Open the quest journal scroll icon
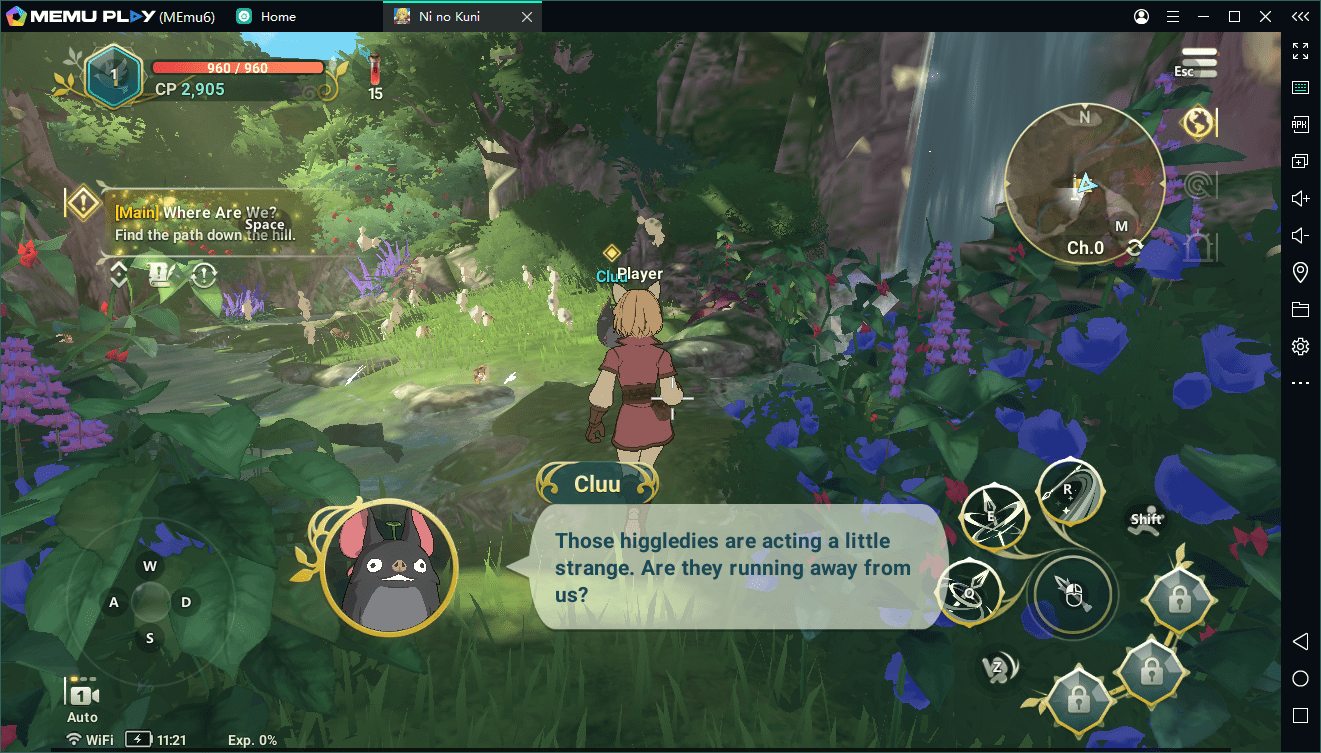The width and height of the screenshot is (1321, 753). pos(159,274)
